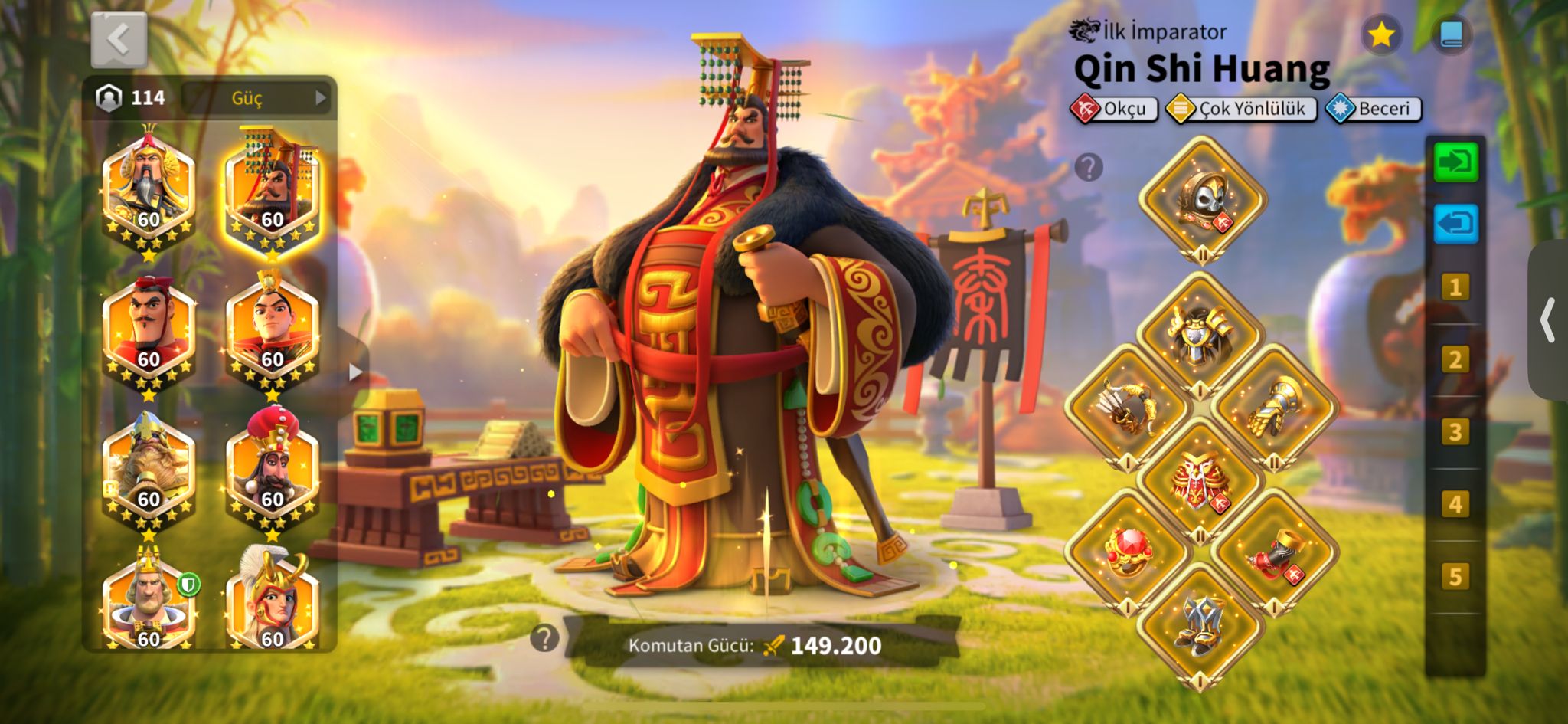The width and height of the screenshot is (1568, 724).
Task: Toggle the gold star favorite button
Action: coord(1381,34)
